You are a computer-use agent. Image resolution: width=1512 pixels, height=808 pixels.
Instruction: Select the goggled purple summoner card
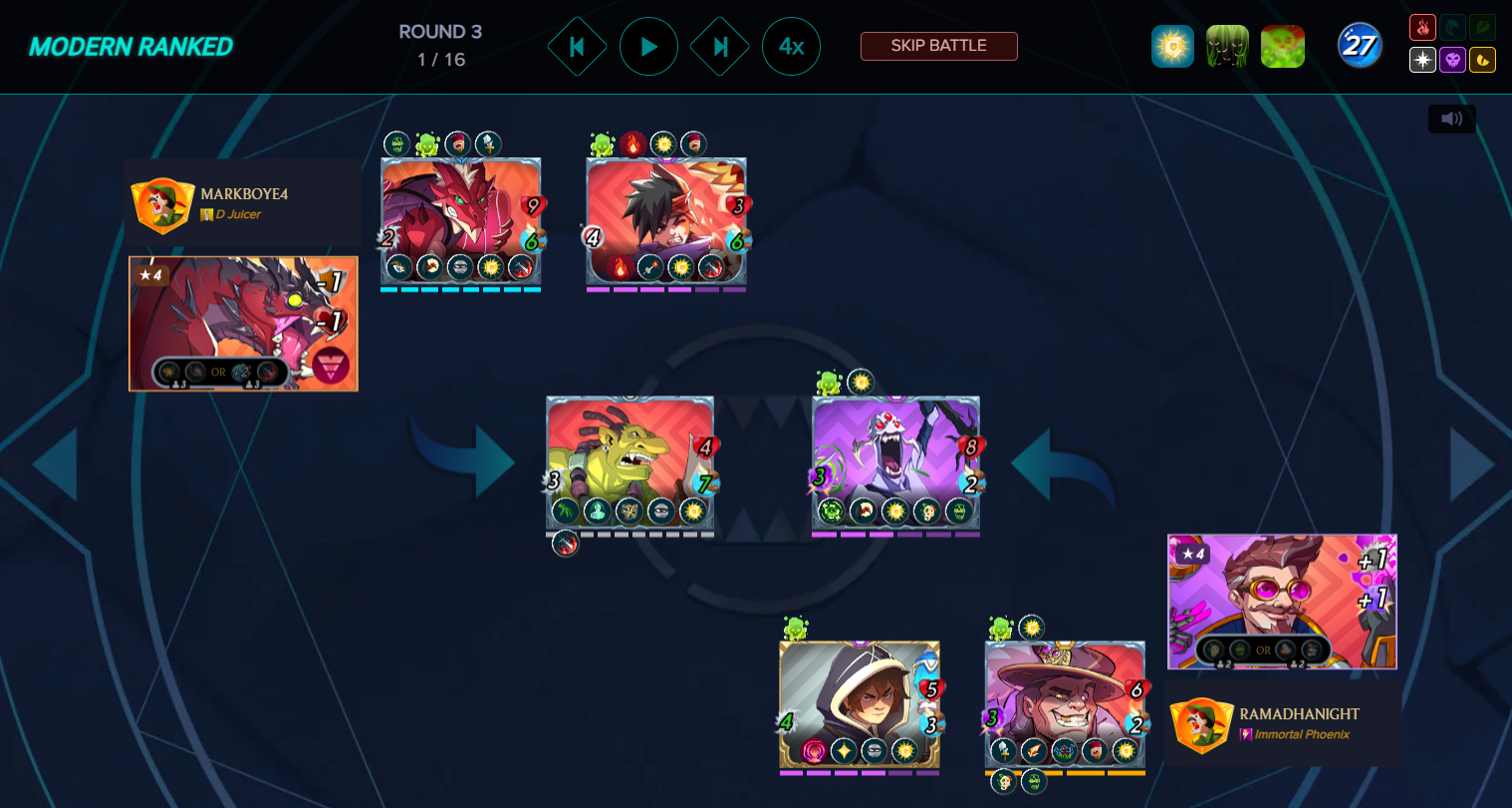pyautogui.click(x=1282, y=601)
